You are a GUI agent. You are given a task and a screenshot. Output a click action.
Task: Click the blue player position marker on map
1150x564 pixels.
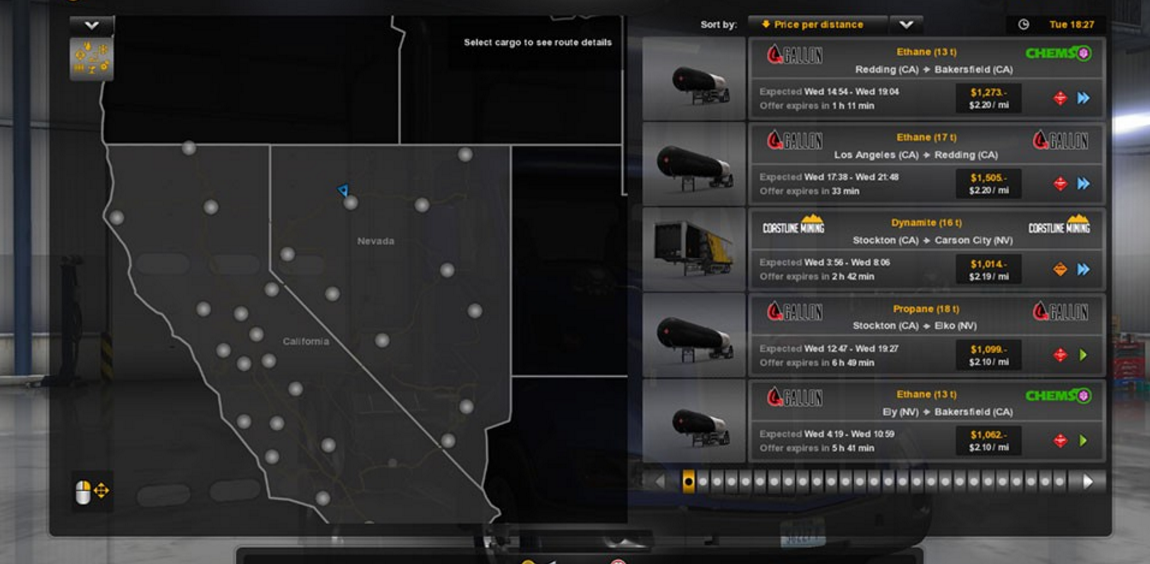pos(343,190)
